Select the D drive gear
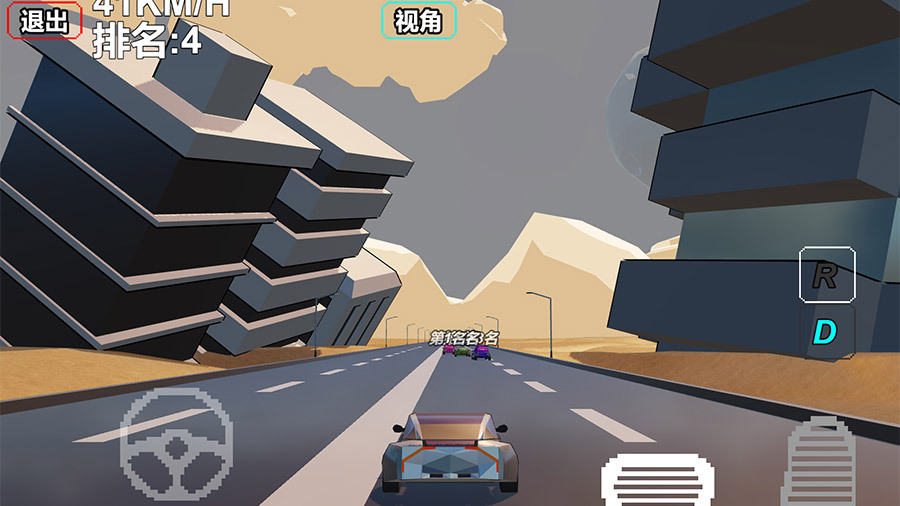 click(x=825, y=331)
